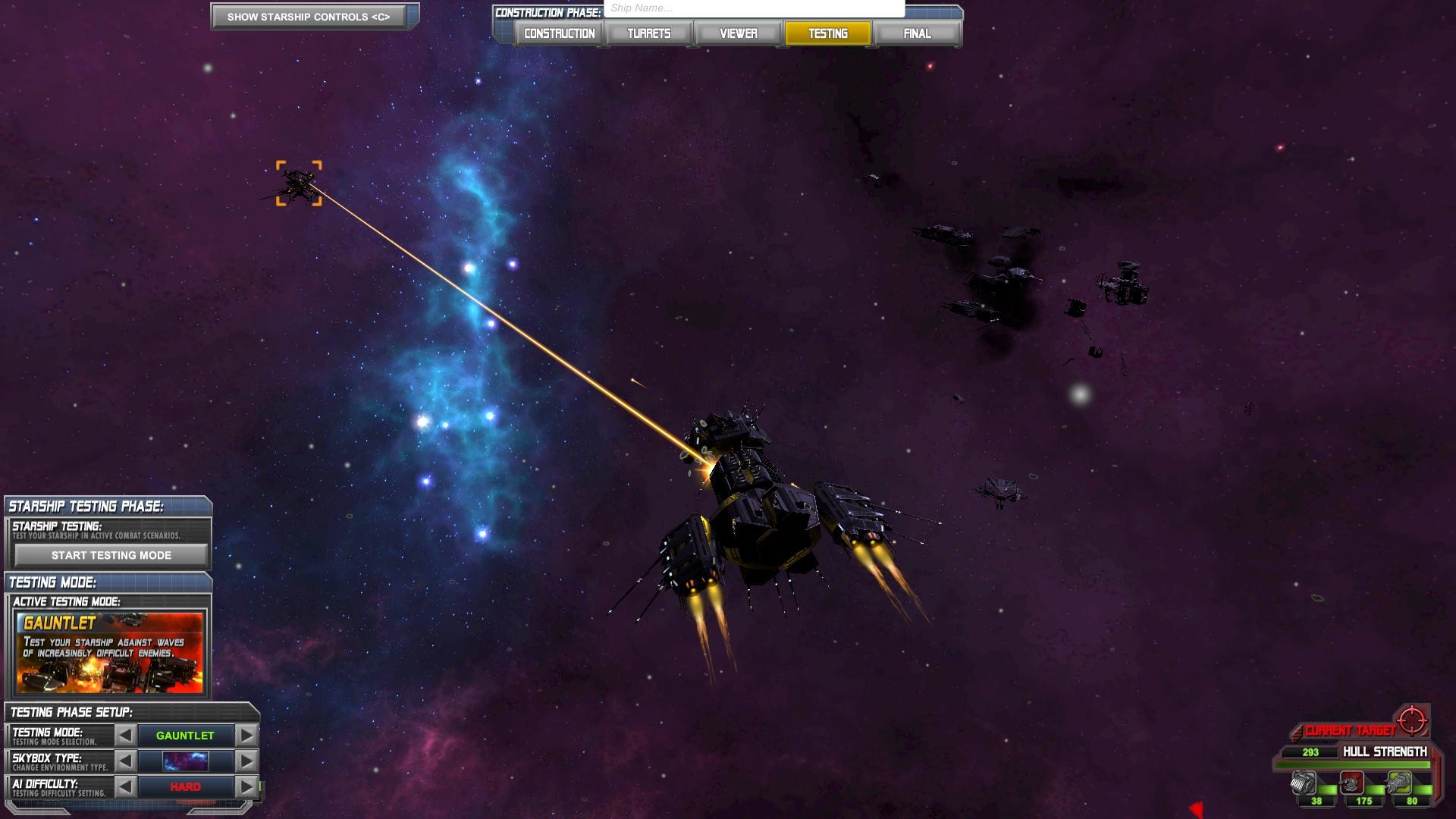Click the red damaged module icon showing 175

[x=1351, y=783]
